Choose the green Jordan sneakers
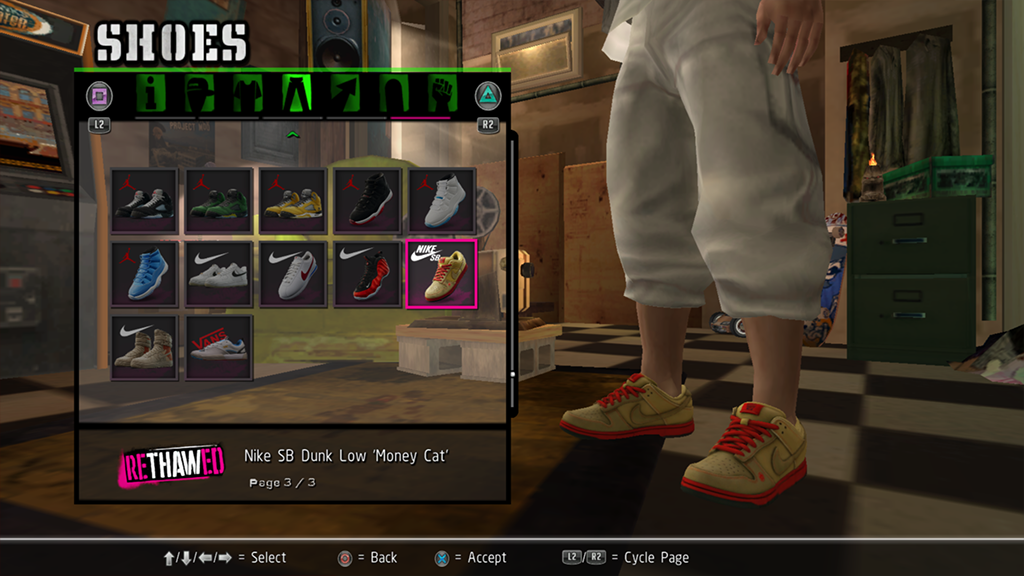Viewport: 1024px width, 576px height. pyautogui.click(x=219, y=201)
